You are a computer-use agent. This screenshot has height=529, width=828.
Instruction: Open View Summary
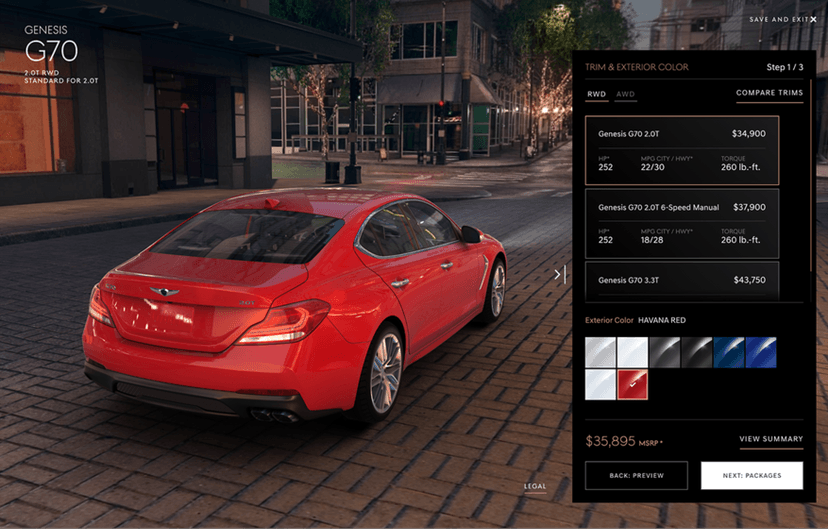point(770,439)
